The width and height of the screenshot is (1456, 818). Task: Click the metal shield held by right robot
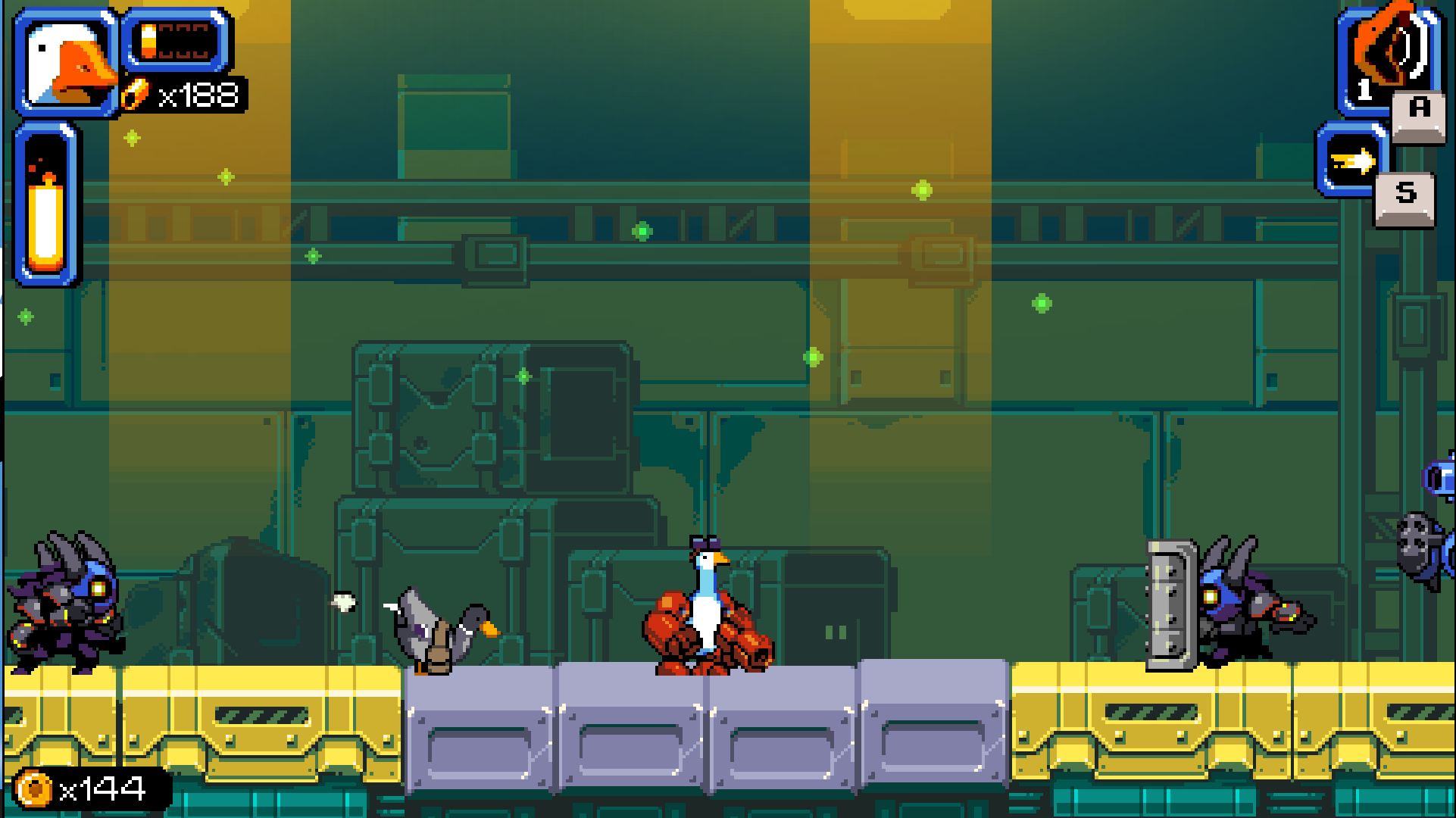(1170, 606)
